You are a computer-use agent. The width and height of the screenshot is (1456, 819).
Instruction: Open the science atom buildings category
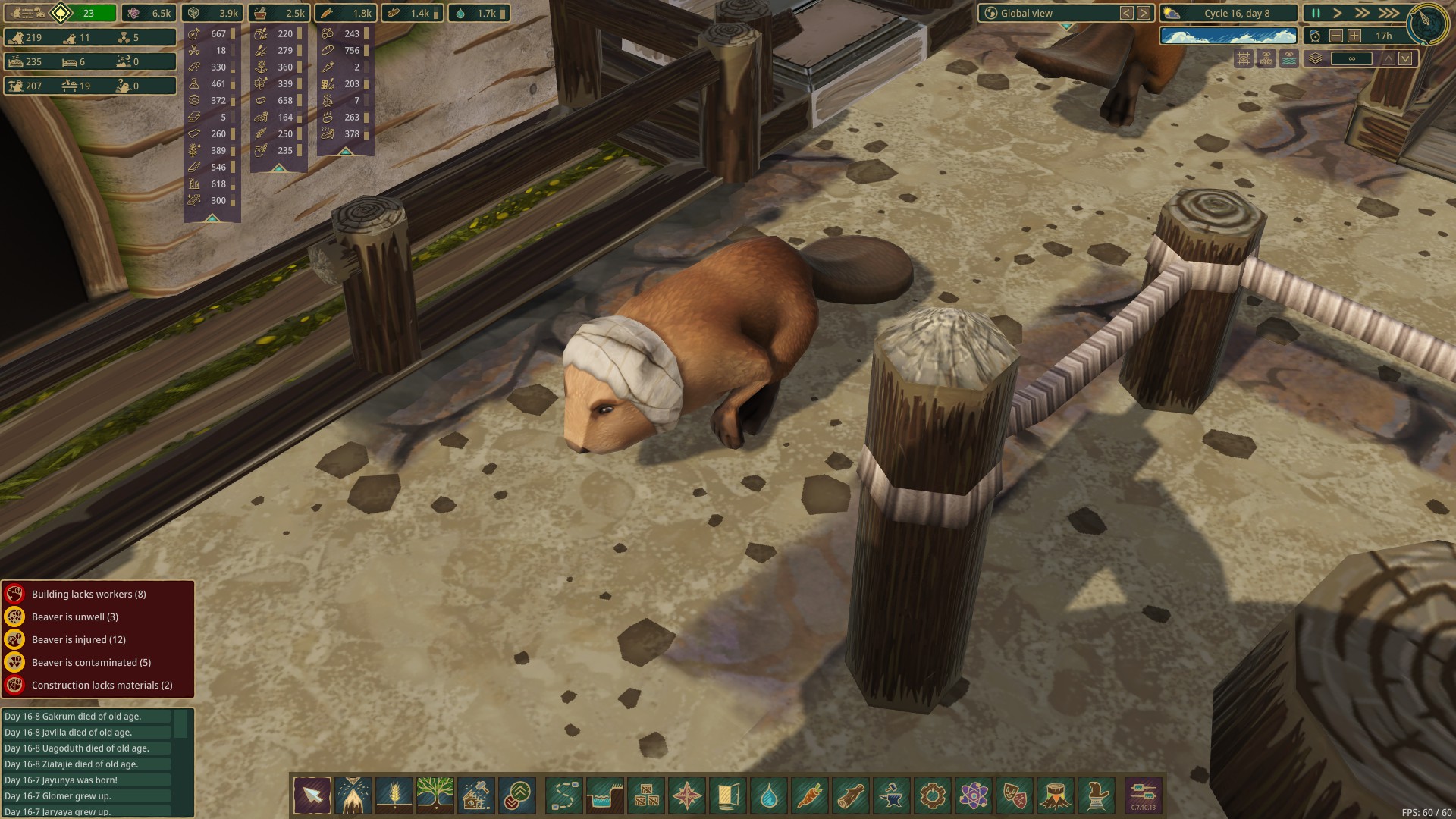(974, 795)
